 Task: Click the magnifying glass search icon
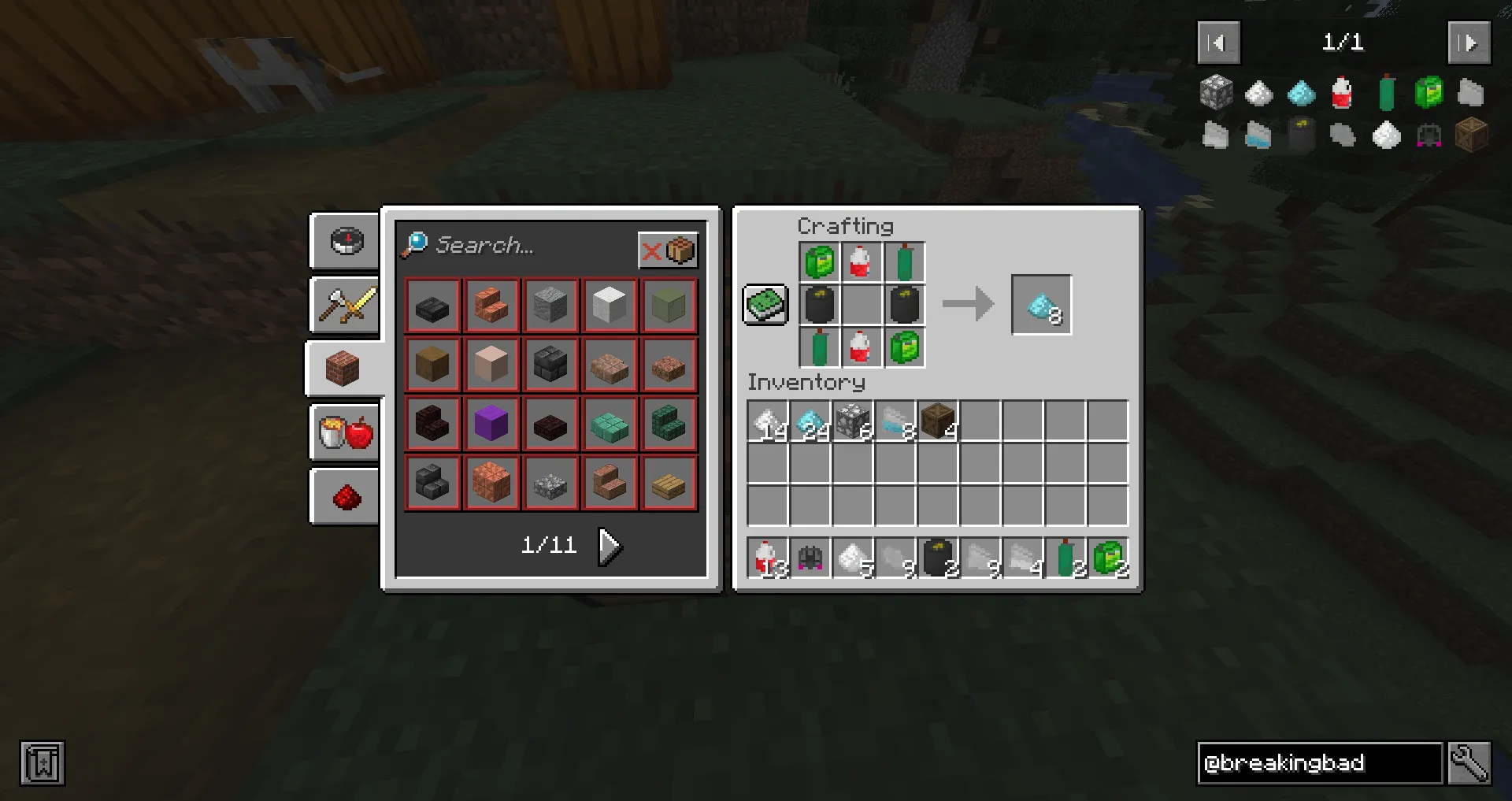(x=415, y=245)
